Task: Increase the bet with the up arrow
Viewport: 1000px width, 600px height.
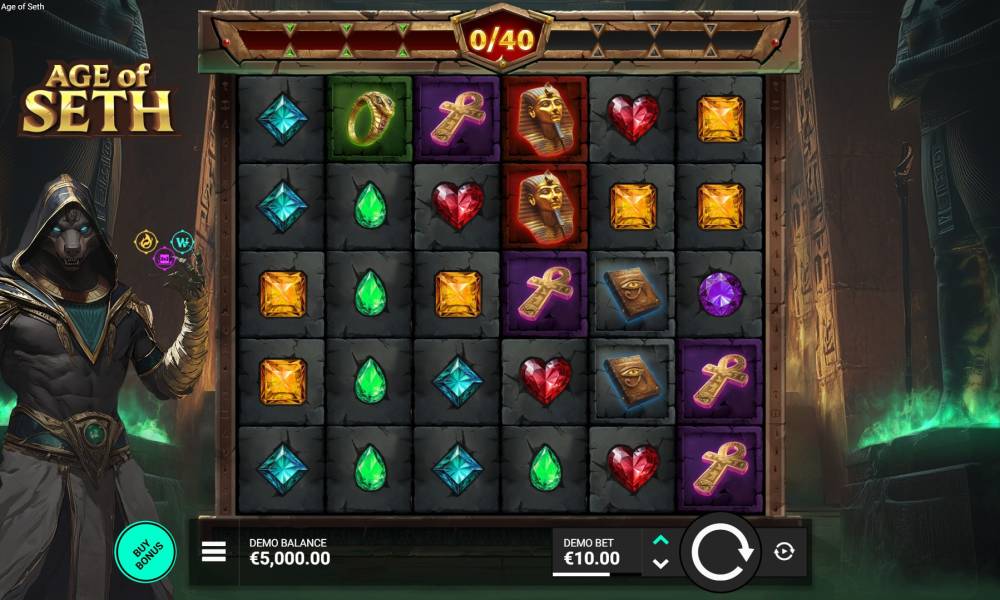Action: click(x=660, y=540)
